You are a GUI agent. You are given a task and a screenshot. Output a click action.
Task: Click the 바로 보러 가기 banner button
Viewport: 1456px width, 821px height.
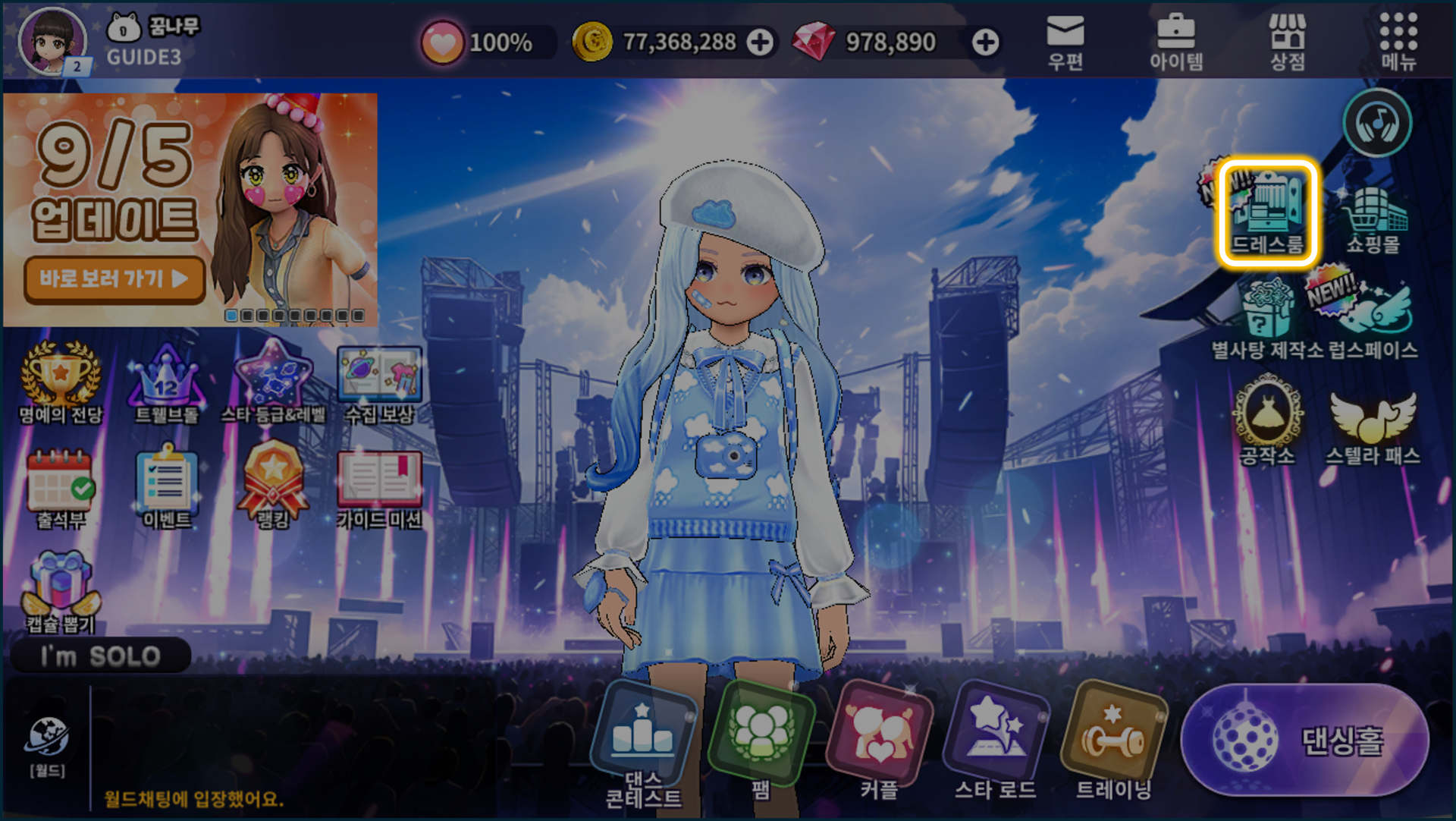click(115, 278)
